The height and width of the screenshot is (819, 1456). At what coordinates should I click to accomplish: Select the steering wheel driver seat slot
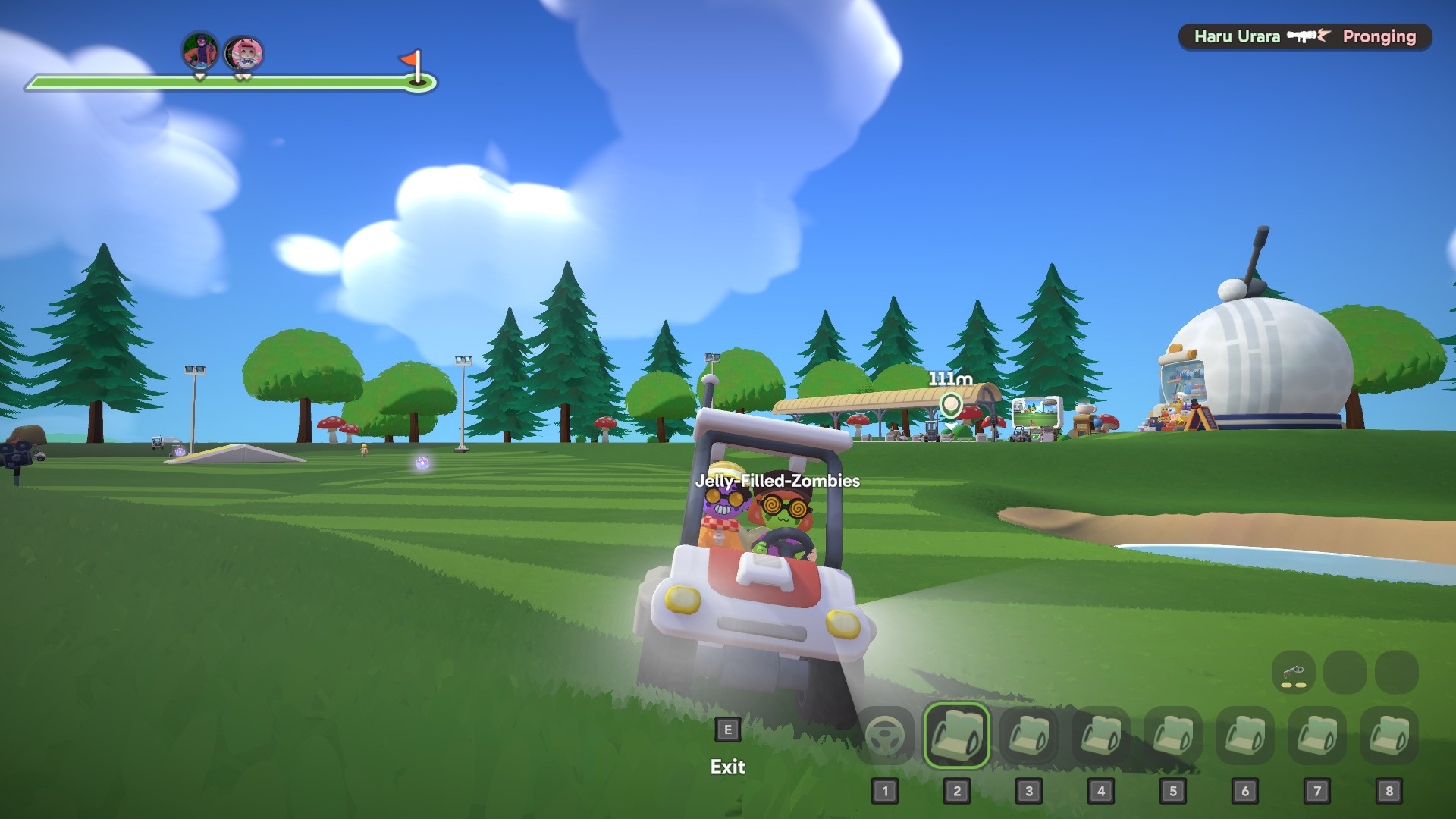(x=884, y=735)
